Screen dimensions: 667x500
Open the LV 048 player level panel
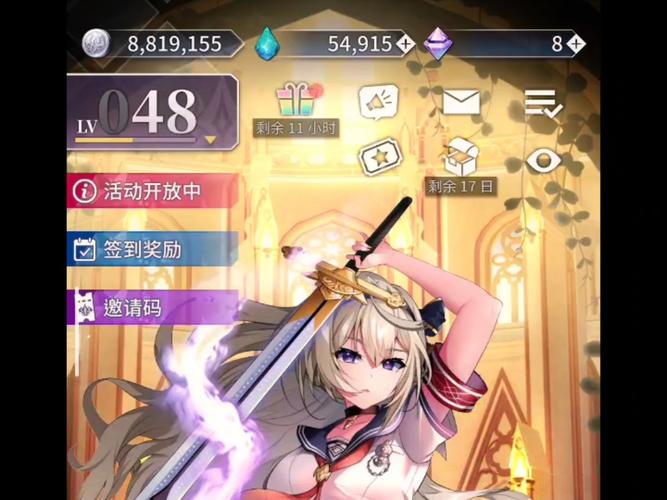point(152,112)
